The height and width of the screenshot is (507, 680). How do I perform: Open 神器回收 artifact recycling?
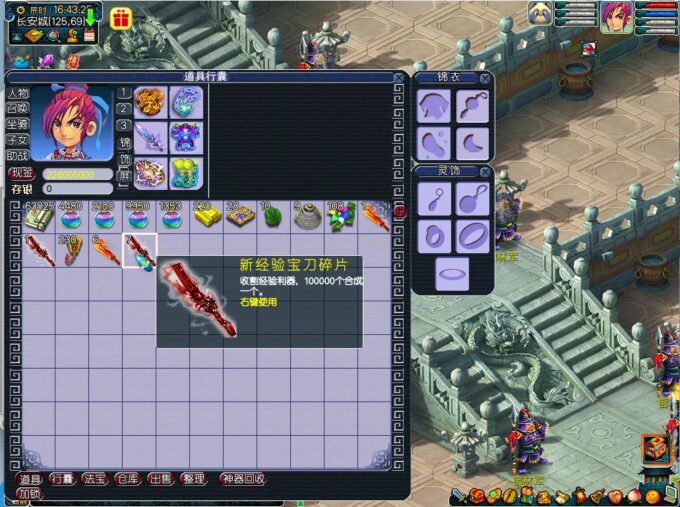pyautogui.click(x=243, y=479)
